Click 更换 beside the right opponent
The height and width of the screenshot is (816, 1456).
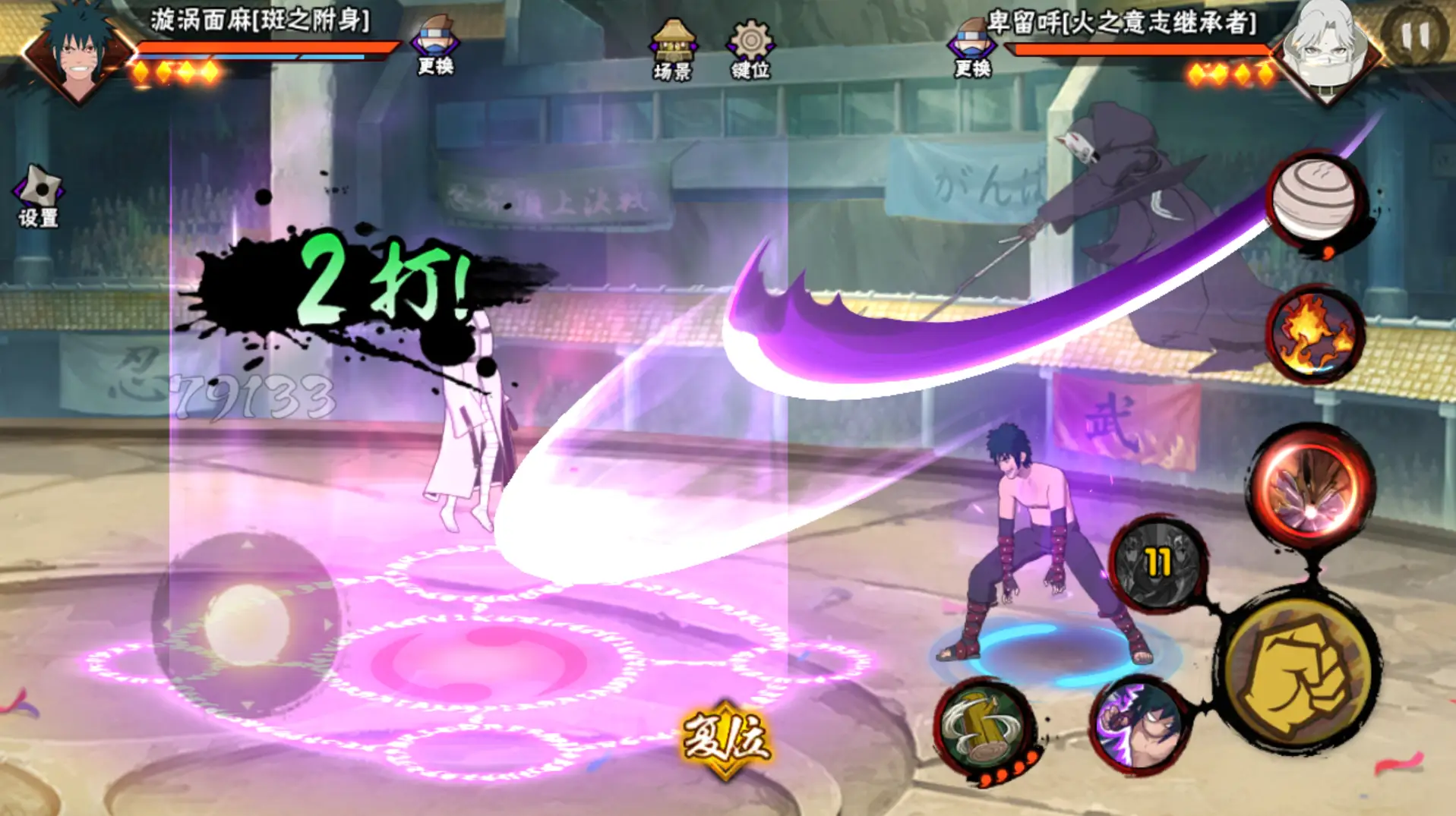coord(972,47)
